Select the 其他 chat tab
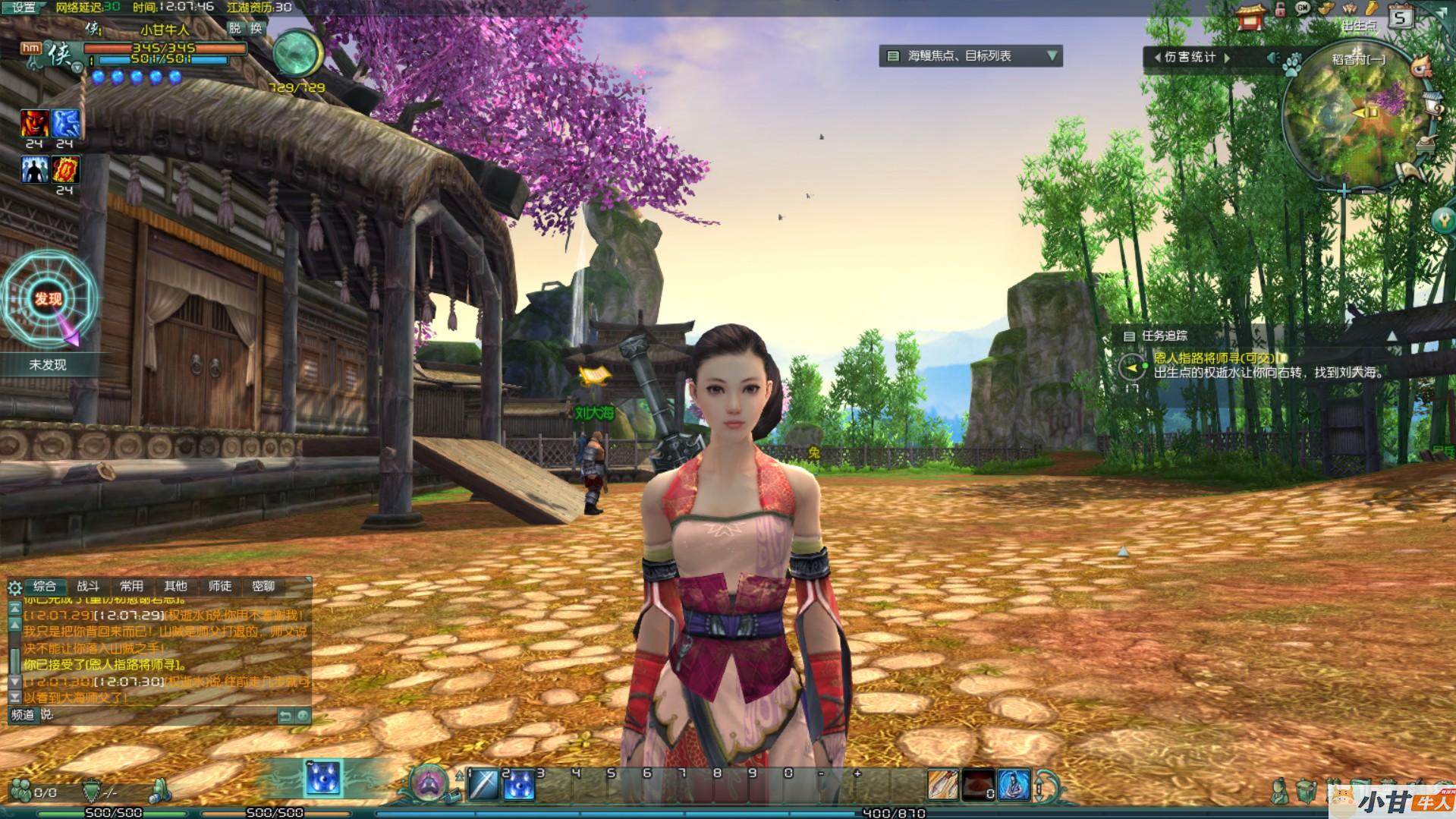This screenshot has height=819, width=1456. coord(175,586)
